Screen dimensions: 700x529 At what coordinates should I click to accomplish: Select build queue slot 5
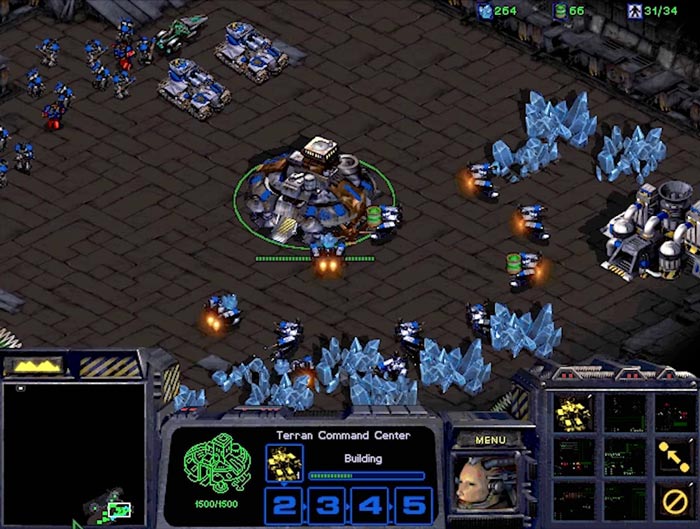pyautogui.click(x=414, y=504)
